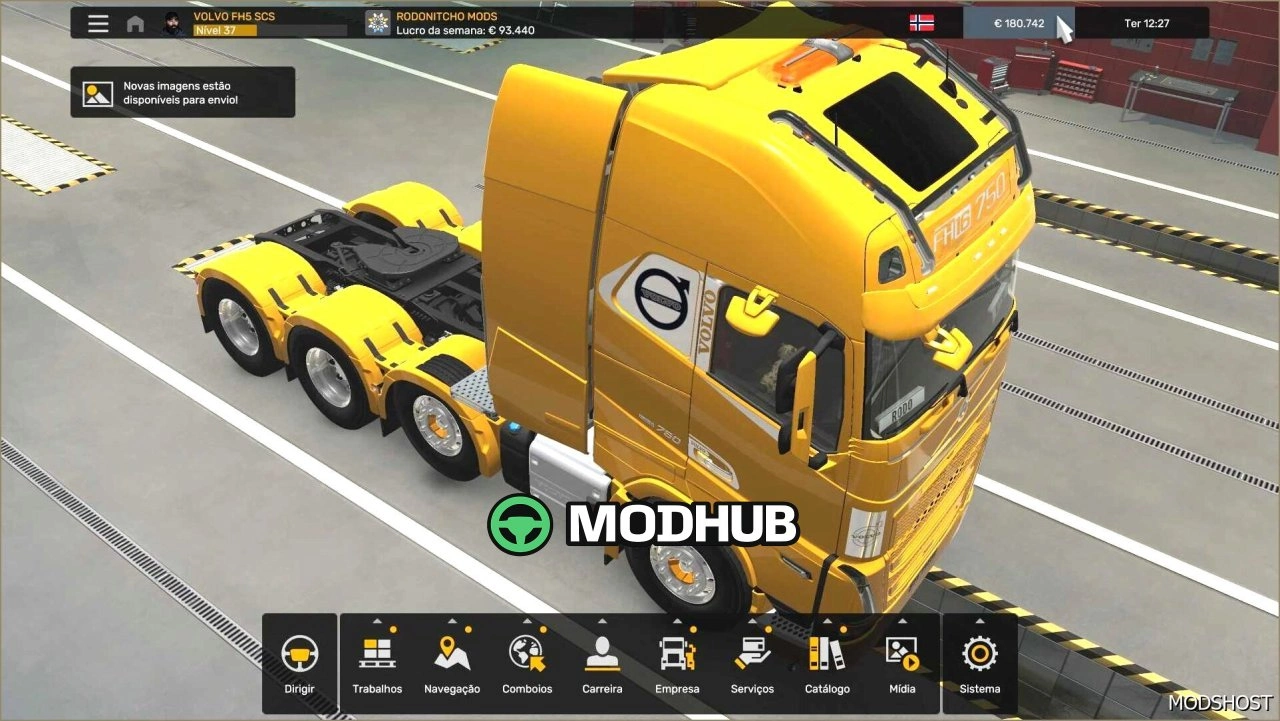Image resolution: width=1280 pixels, height=721 pixels.
Task: Open the Navegação map icon
Action: [452, 655]
